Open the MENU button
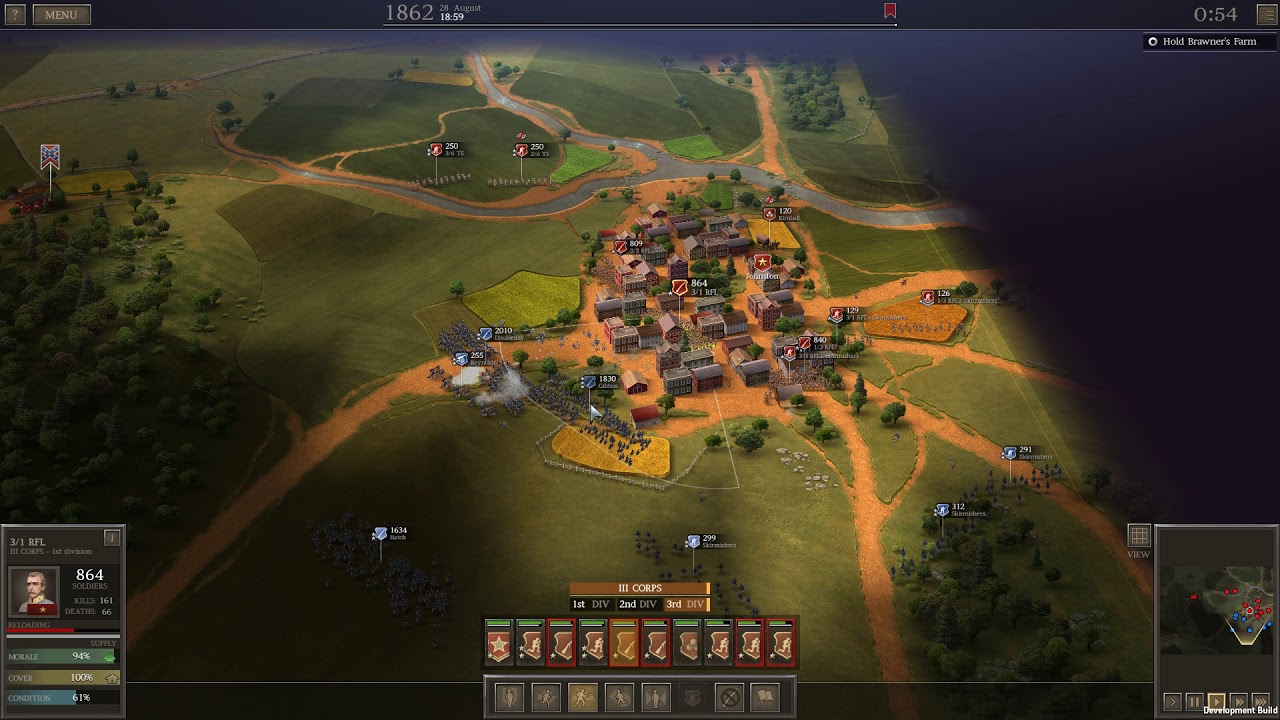This screenshot has height=720, width=1280. [61, 14]
